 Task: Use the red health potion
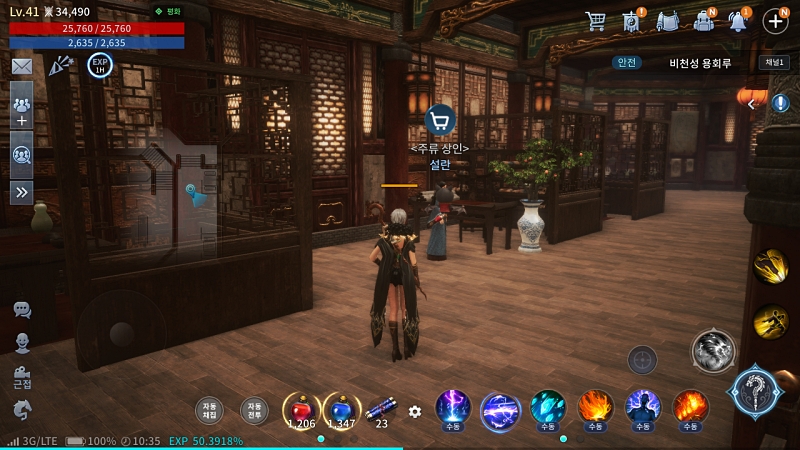301,409
